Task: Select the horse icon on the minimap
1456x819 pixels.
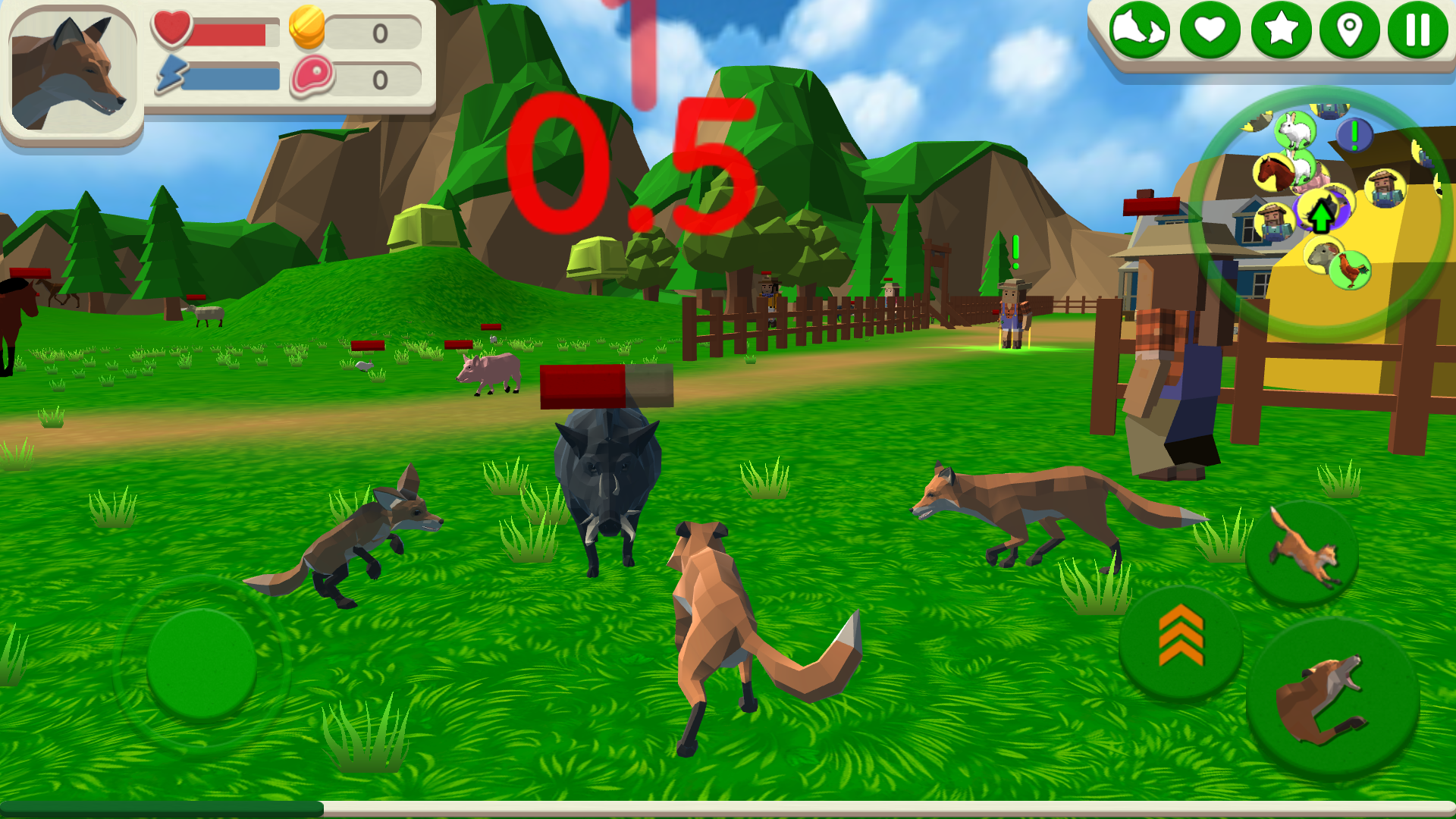Action: [x=1275, y=173]
